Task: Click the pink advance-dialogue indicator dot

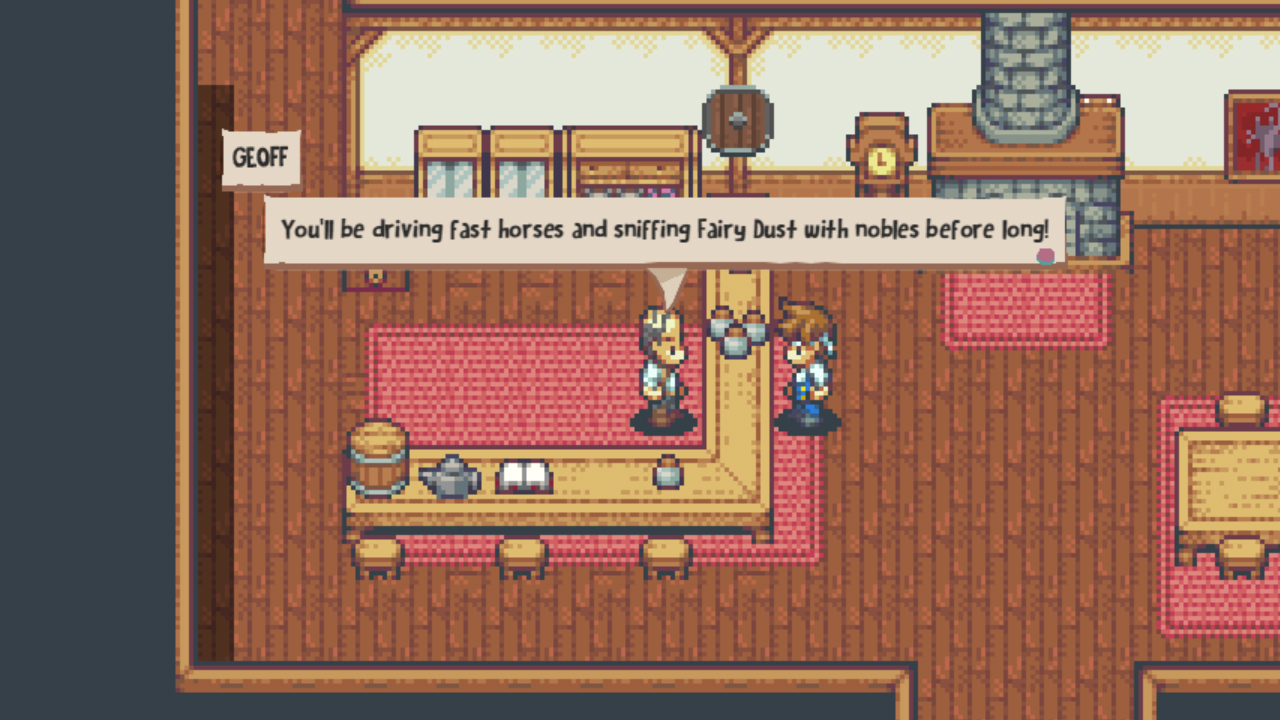Action: (1046, 256)
